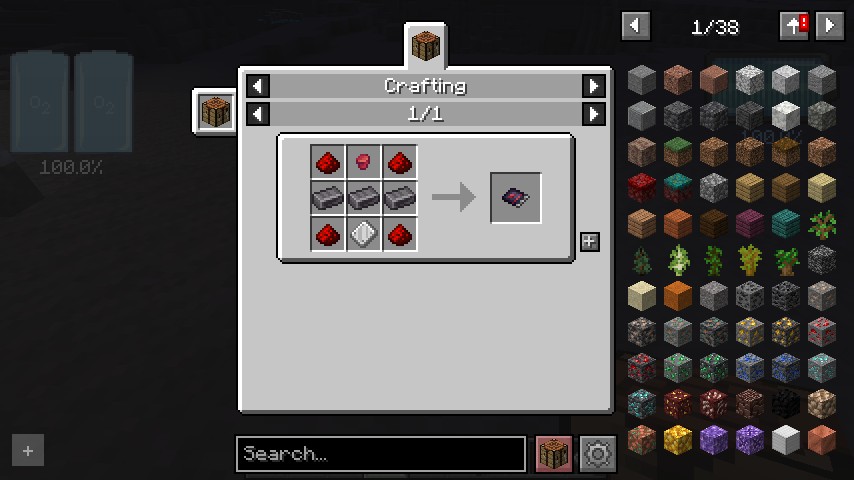Select the crafting table tab above the recipe panel
The width and height of the screenshot is (854, 480).
tap(426, 46)
